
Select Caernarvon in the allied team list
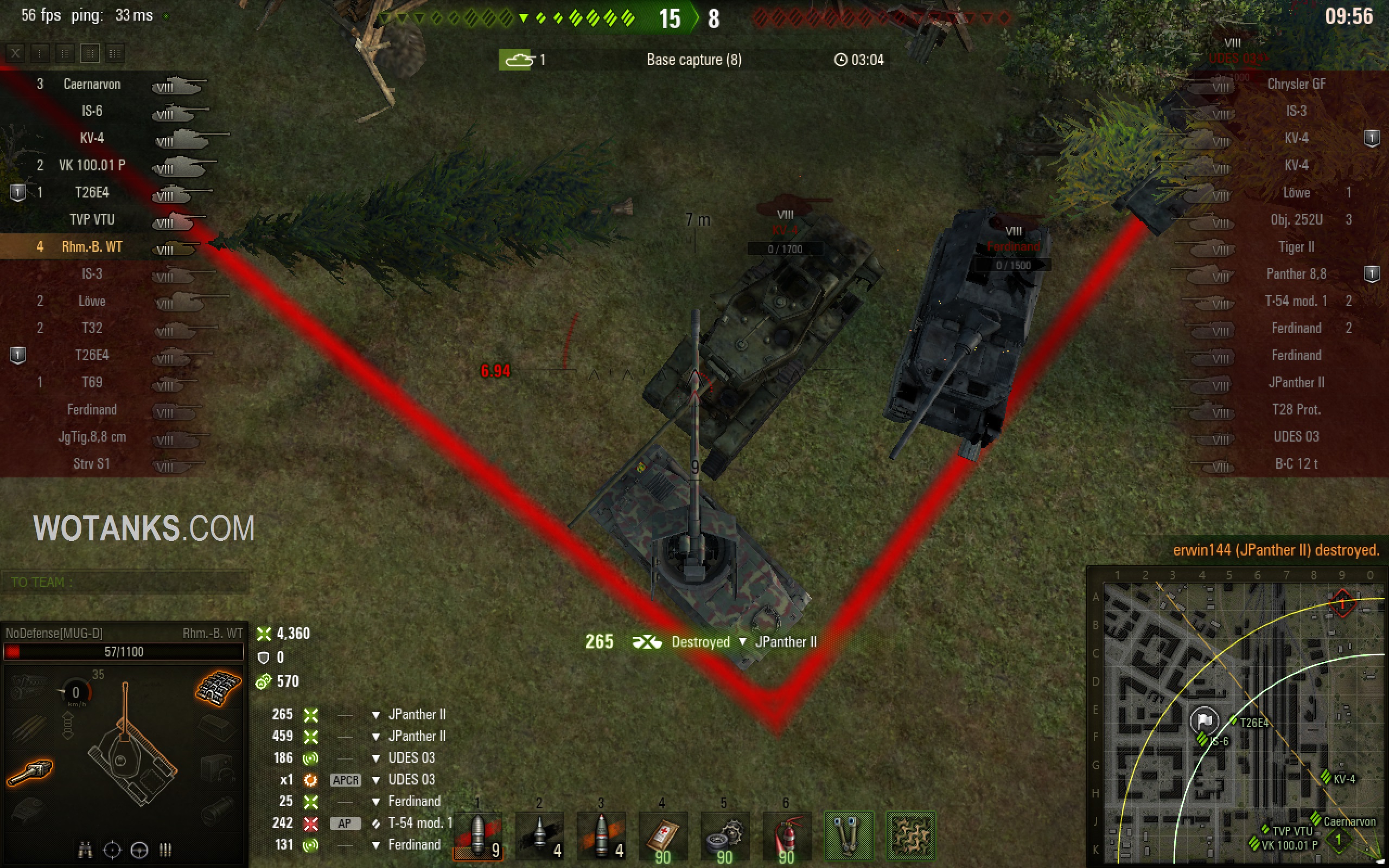click(92, 85)
